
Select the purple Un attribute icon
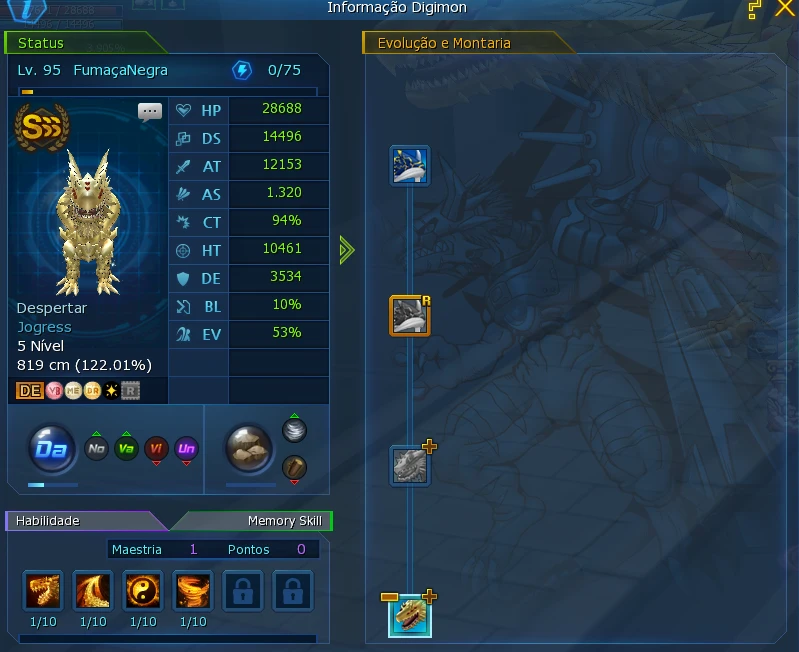186,450
